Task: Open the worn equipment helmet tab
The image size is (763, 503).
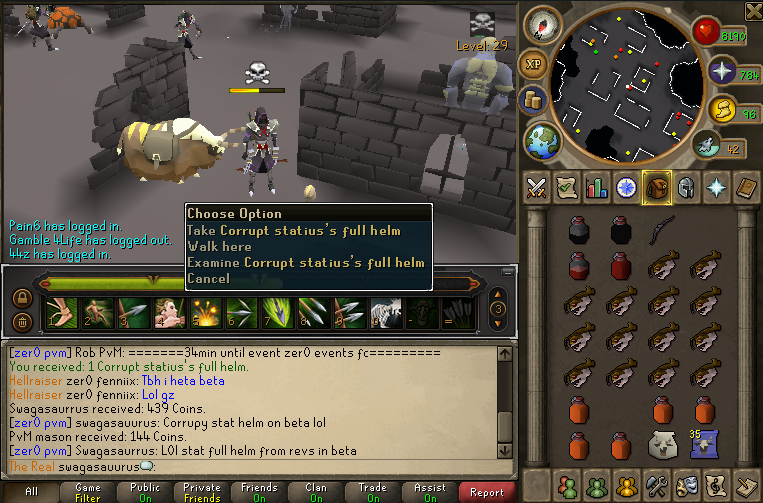Action: (x=687, y=187)
